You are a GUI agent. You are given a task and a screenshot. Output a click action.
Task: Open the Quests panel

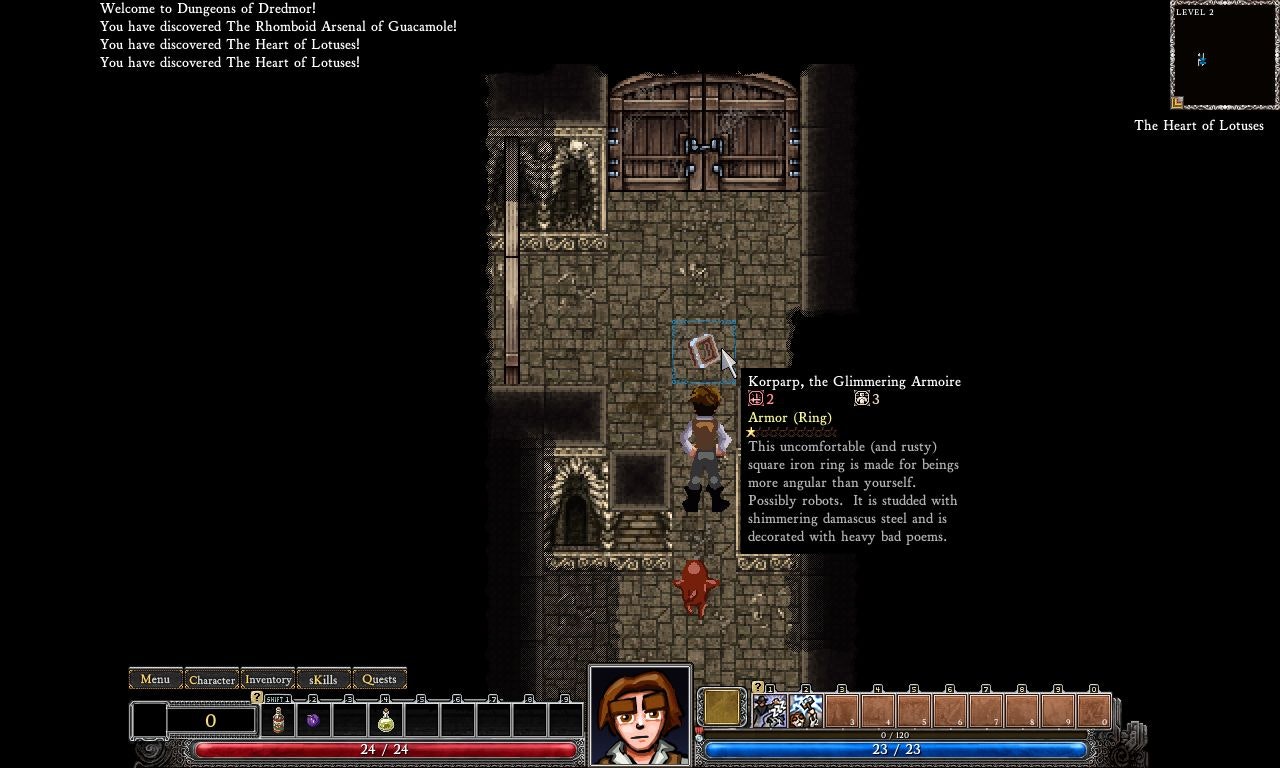pos(379,679)
